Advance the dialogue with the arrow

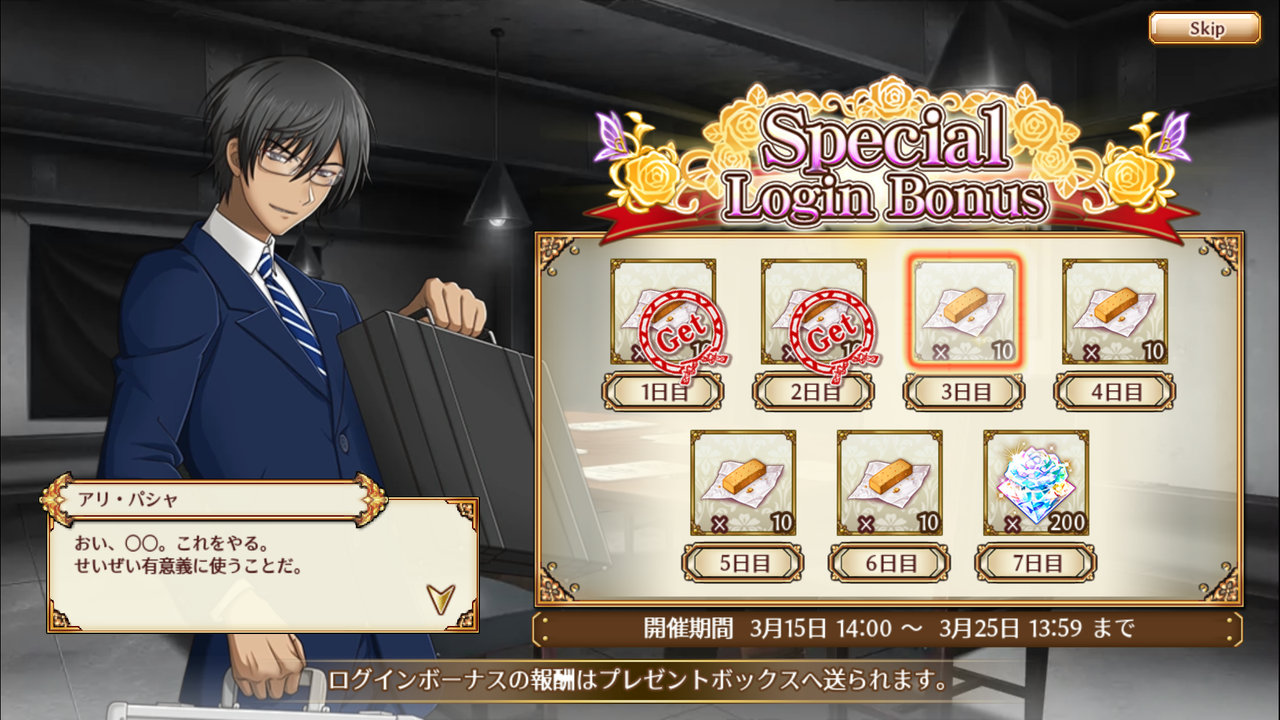pos(440,597)
